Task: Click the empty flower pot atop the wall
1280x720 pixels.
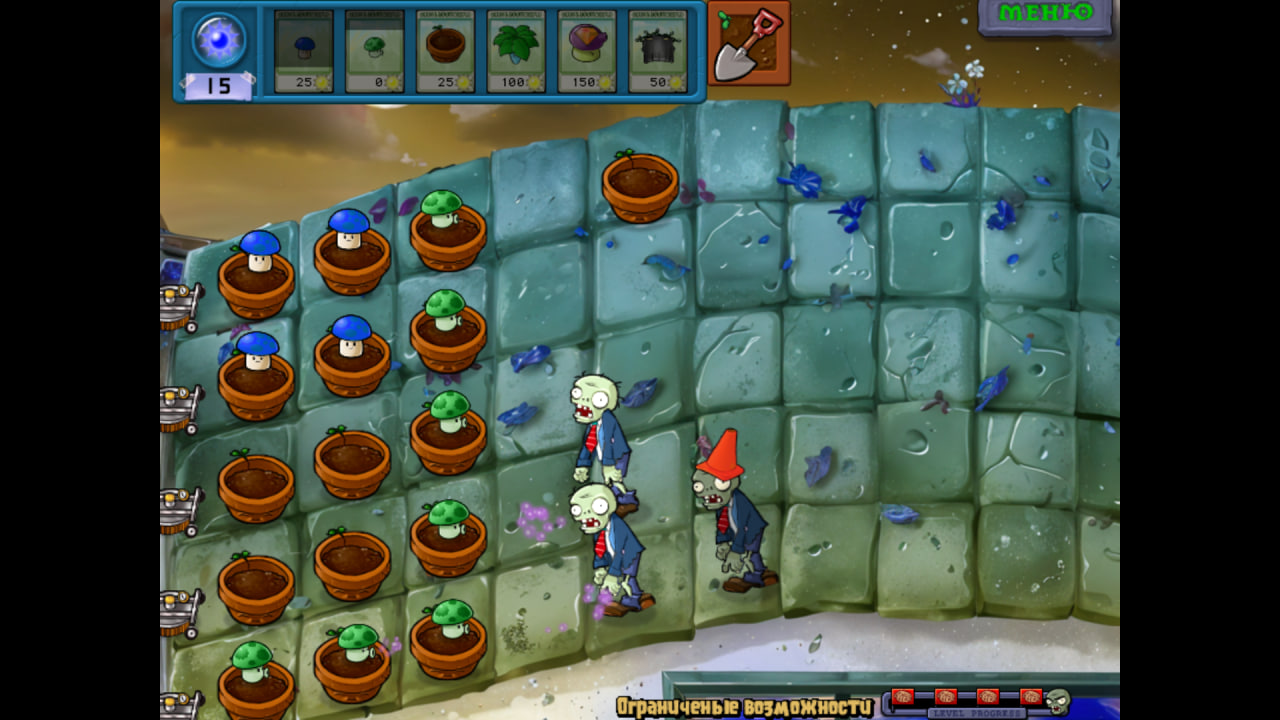Action: coord(640,185)
